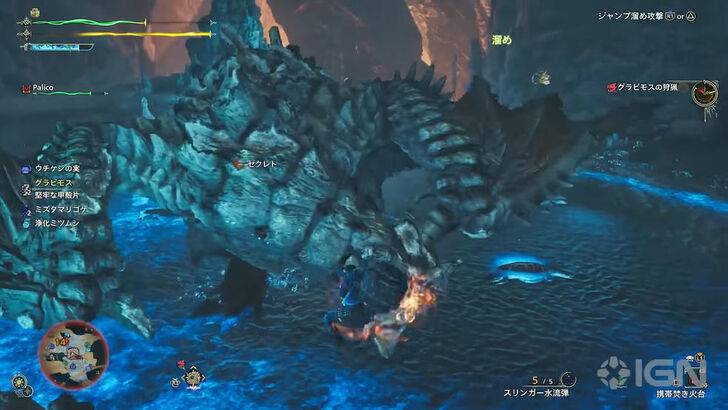Select the グラビモスの狩猟 quest tracker
728x410 pixels.
646,87
